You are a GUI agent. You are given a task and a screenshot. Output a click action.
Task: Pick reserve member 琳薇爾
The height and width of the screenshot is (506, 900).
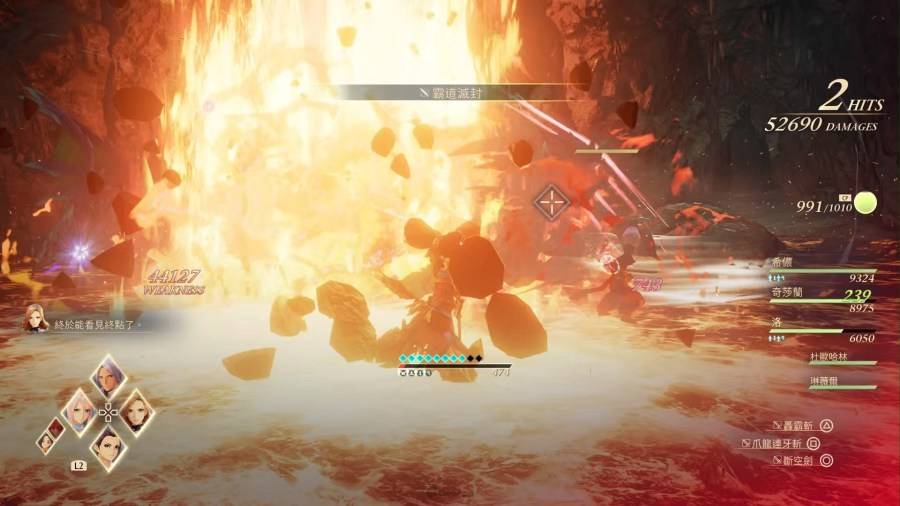coord(828,383)
